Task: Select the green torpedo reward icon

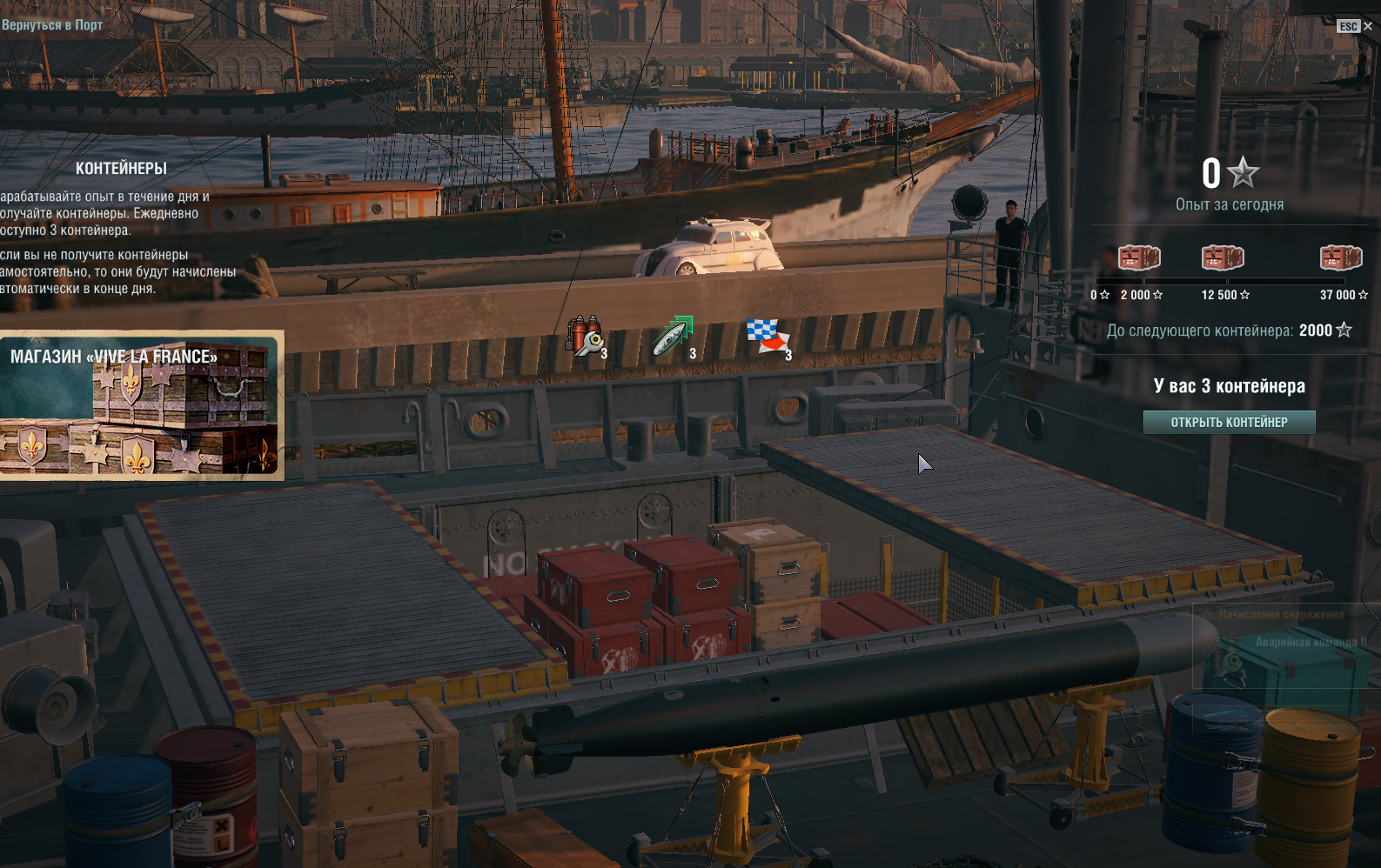Action: (x=673, y=337)
